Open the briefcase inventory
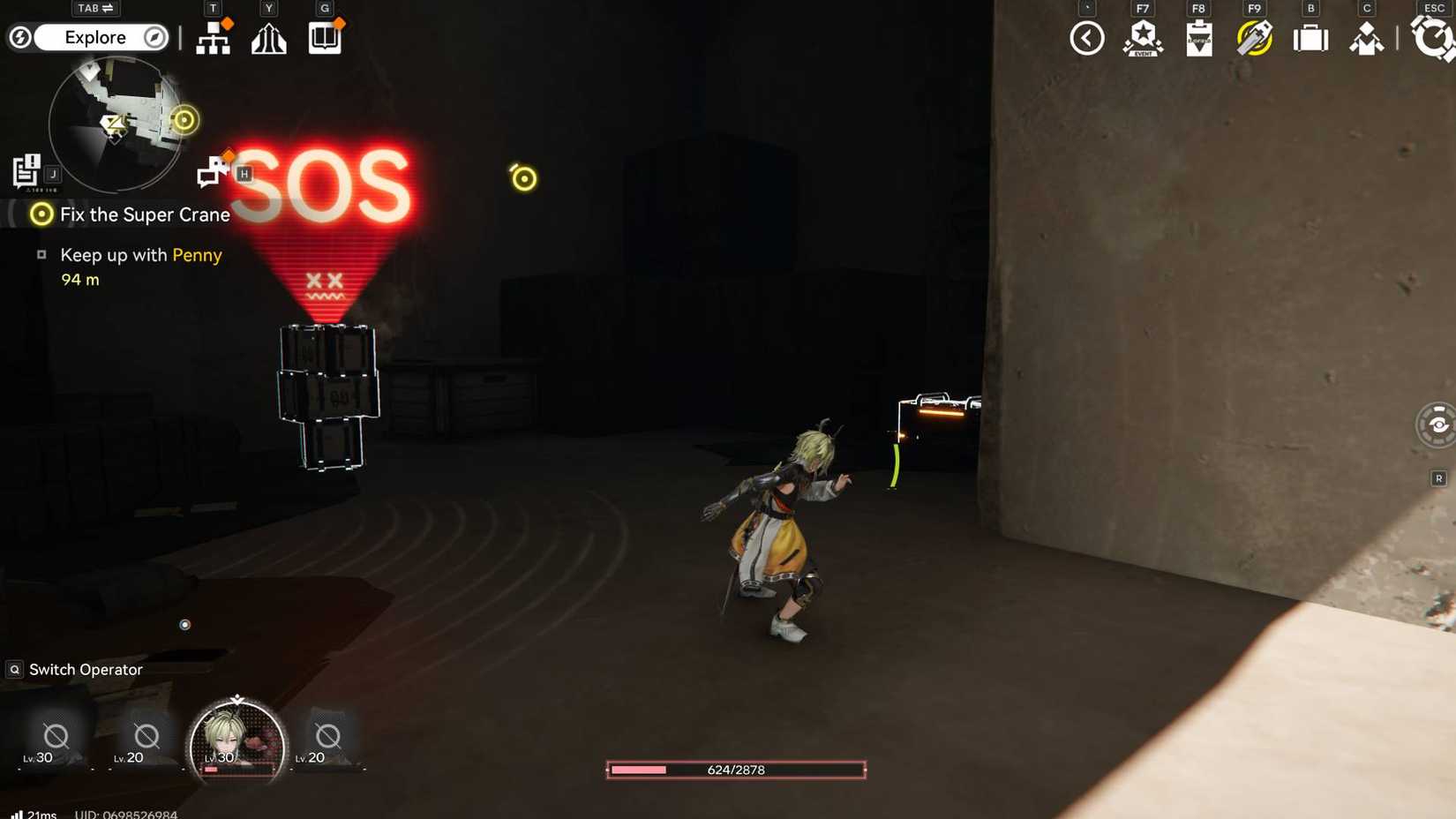Viewport: 1456px width, 819px height. pyautogui.click(x=1310, y=39)
